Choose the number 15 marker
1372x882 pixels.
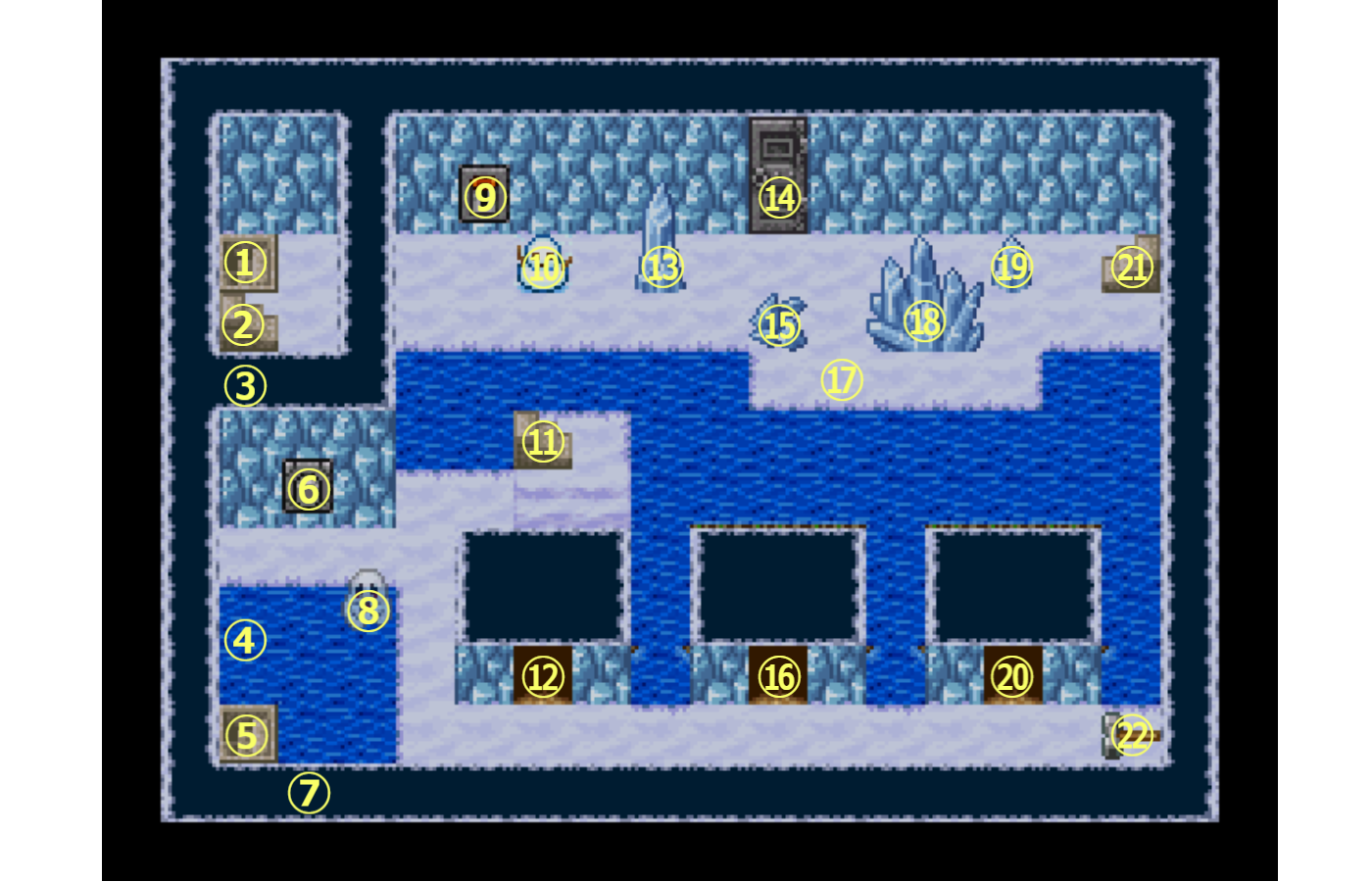click(780, 325)
